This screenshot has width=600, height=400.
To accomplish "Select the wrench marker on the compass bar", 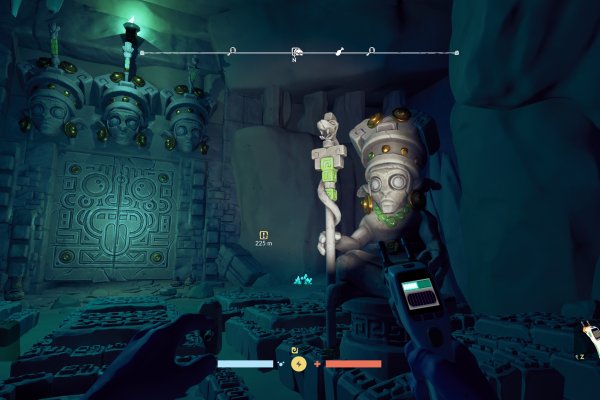I will [x=338, y=50].
